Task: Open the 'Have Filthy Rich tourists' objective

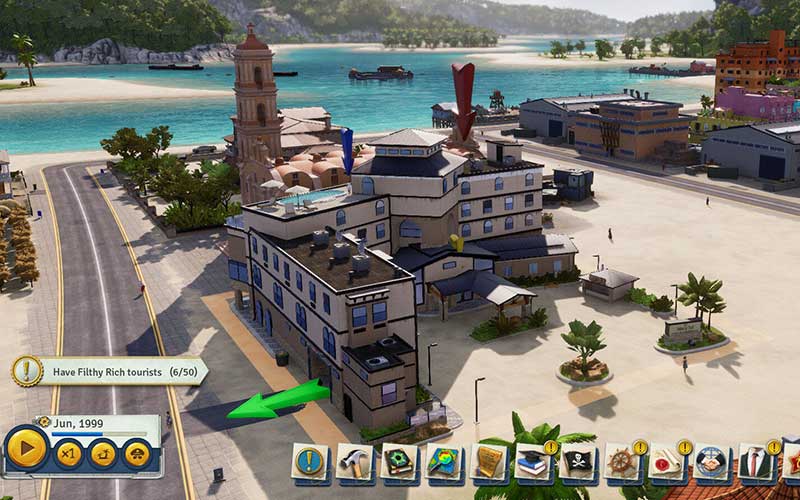Action: coord(110,371)
